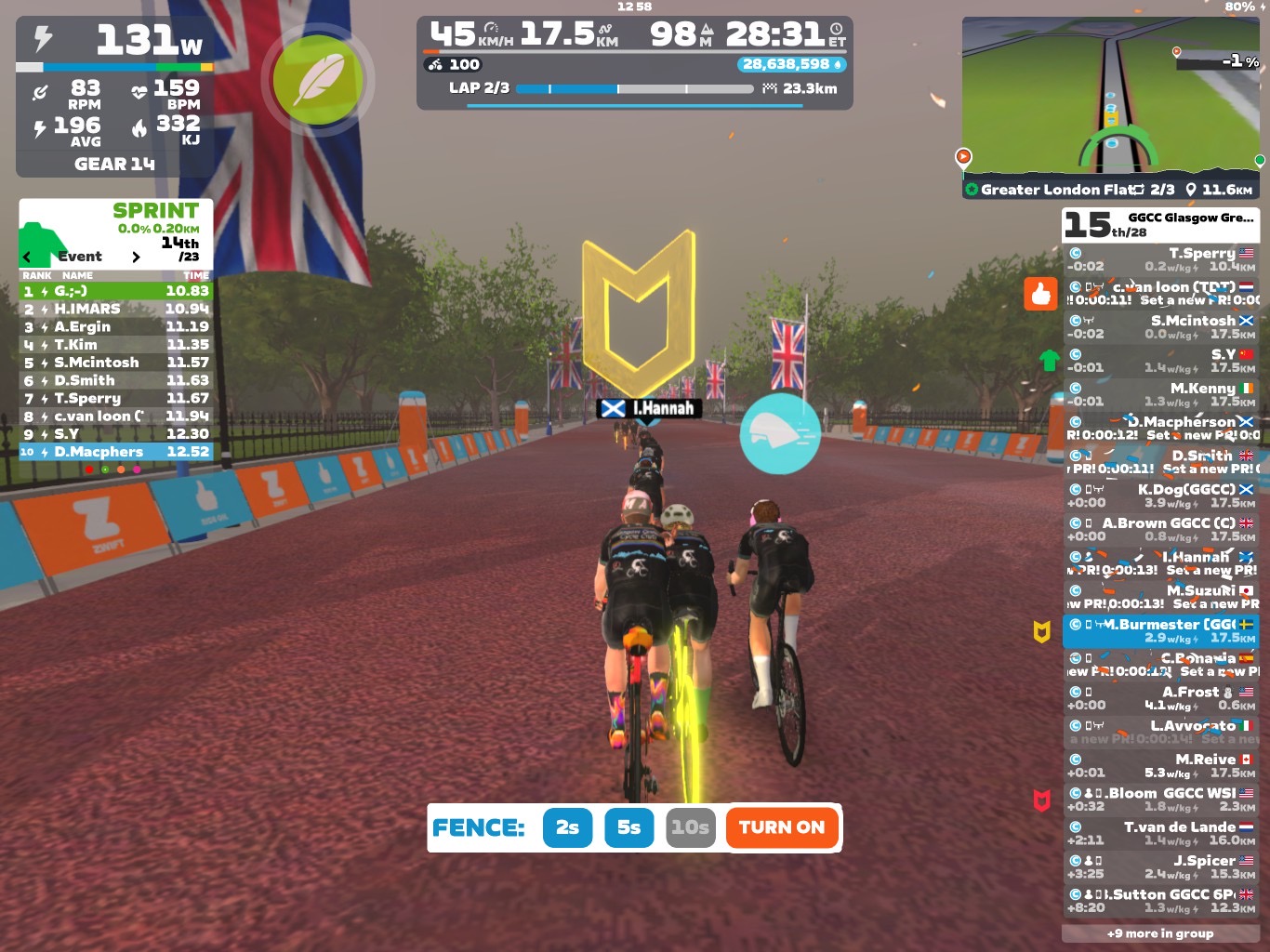Activate the feather powerup icon
Screen dimensions: 1270x952
point(317,79)
